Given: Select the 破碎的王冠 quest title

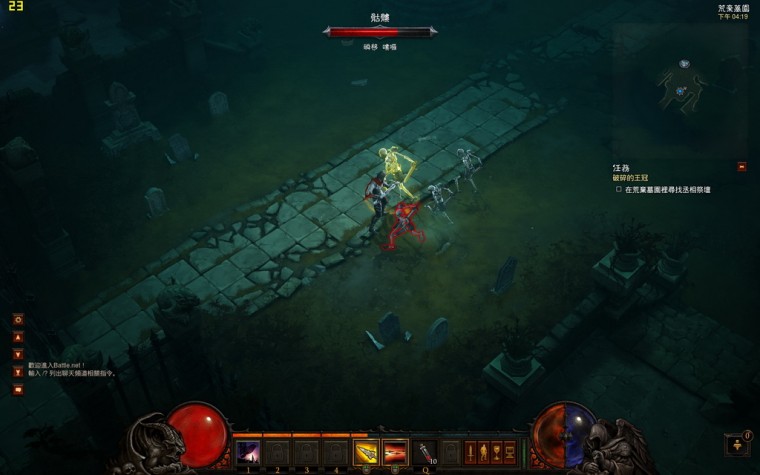Looking at the screenshot, I should 632,178.
